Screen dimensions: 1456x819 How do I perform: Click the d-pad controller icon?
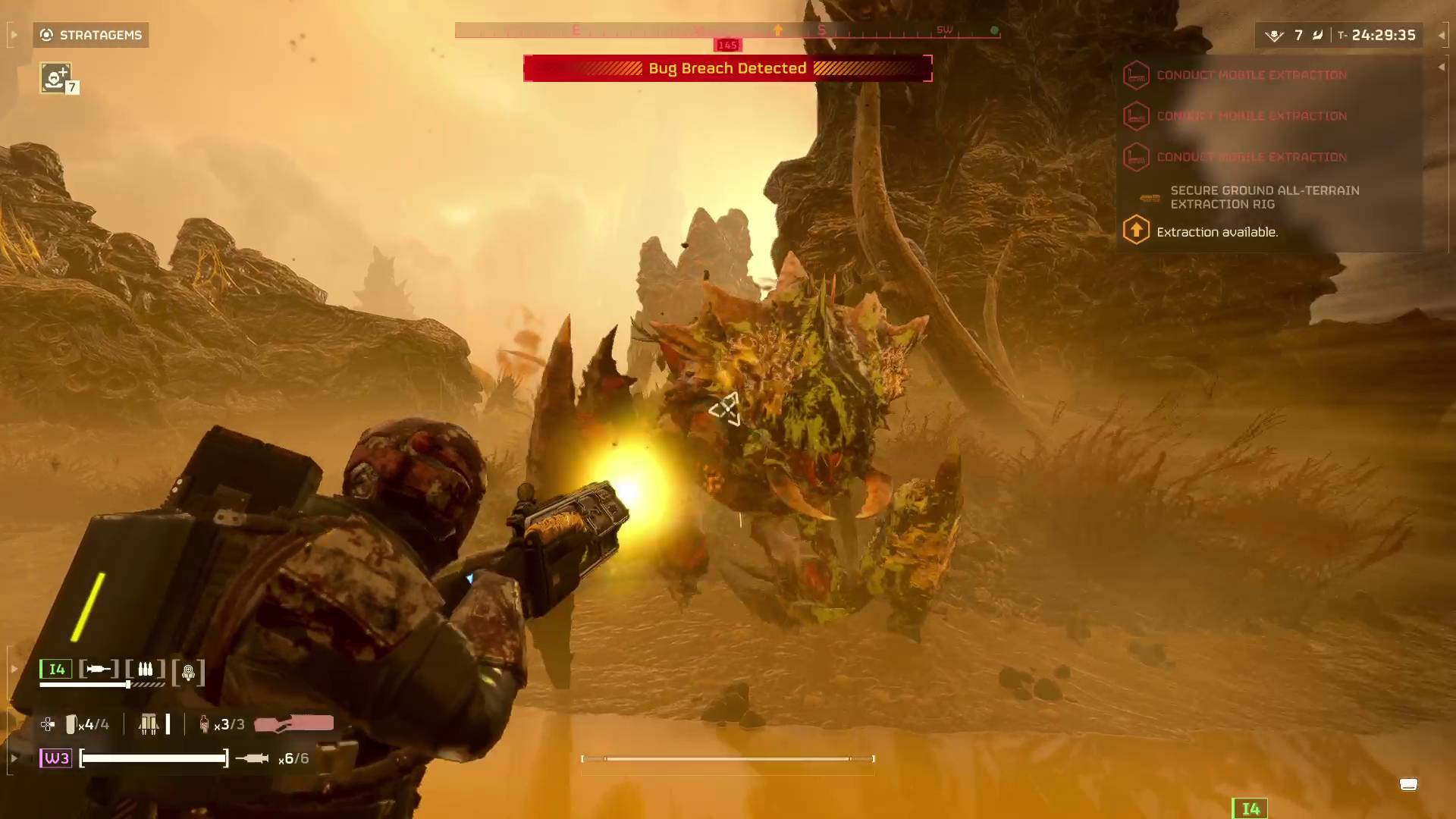click(x=47, y=724)
